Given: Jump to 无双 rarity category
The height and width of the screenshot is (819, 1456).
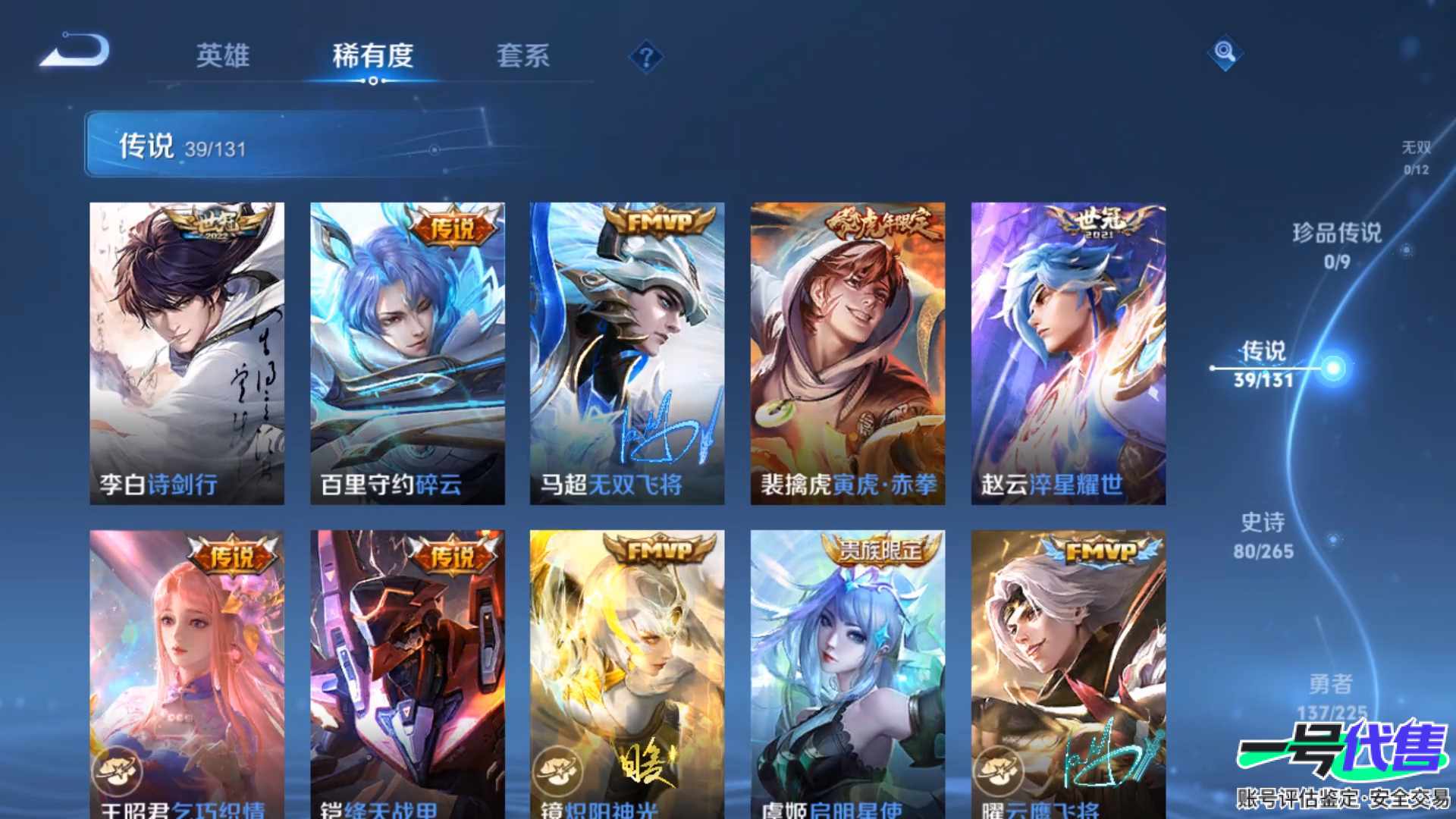Looking at the screenshot, I should pyautogui.click(x=1415, y=157).
